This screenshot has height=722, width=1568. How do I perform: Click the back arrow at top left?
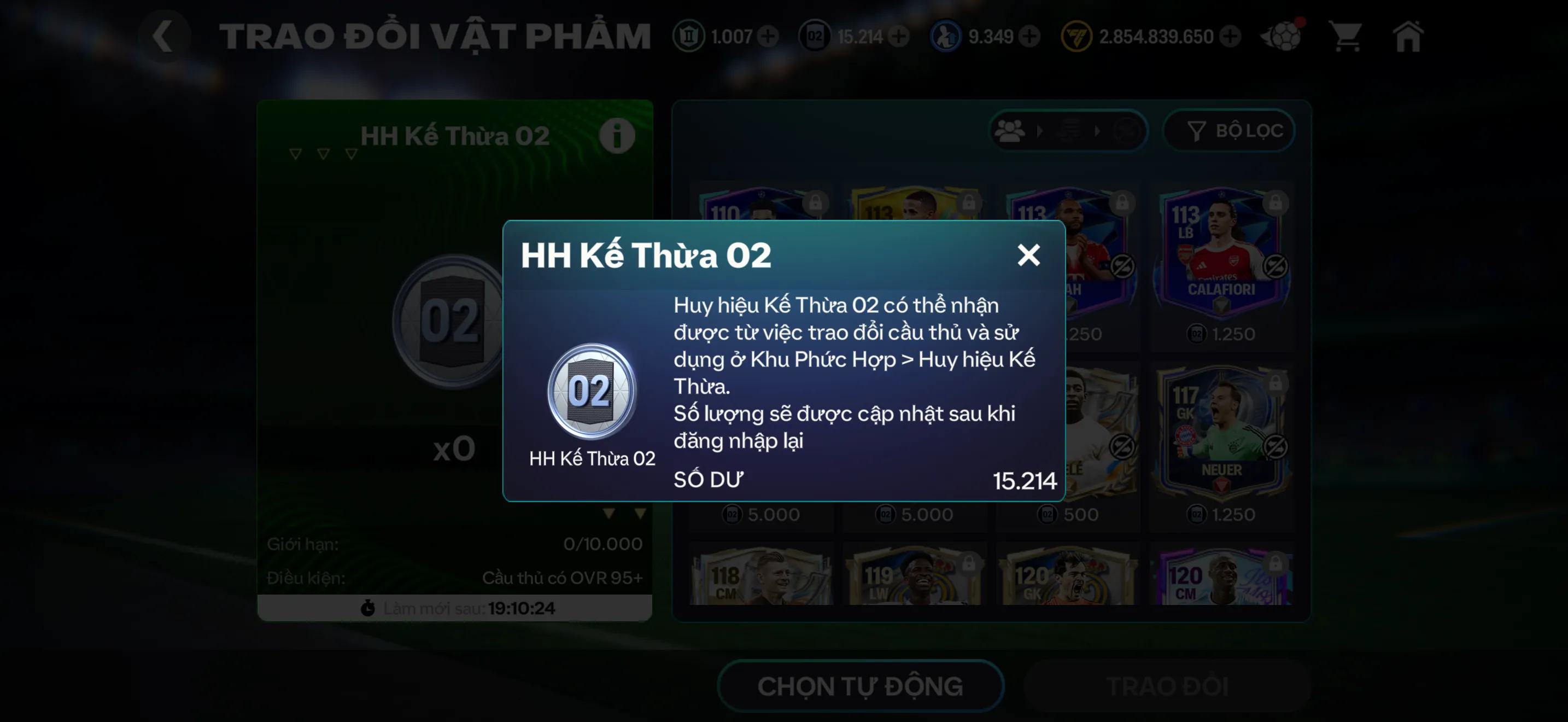[x=163, y=36]
